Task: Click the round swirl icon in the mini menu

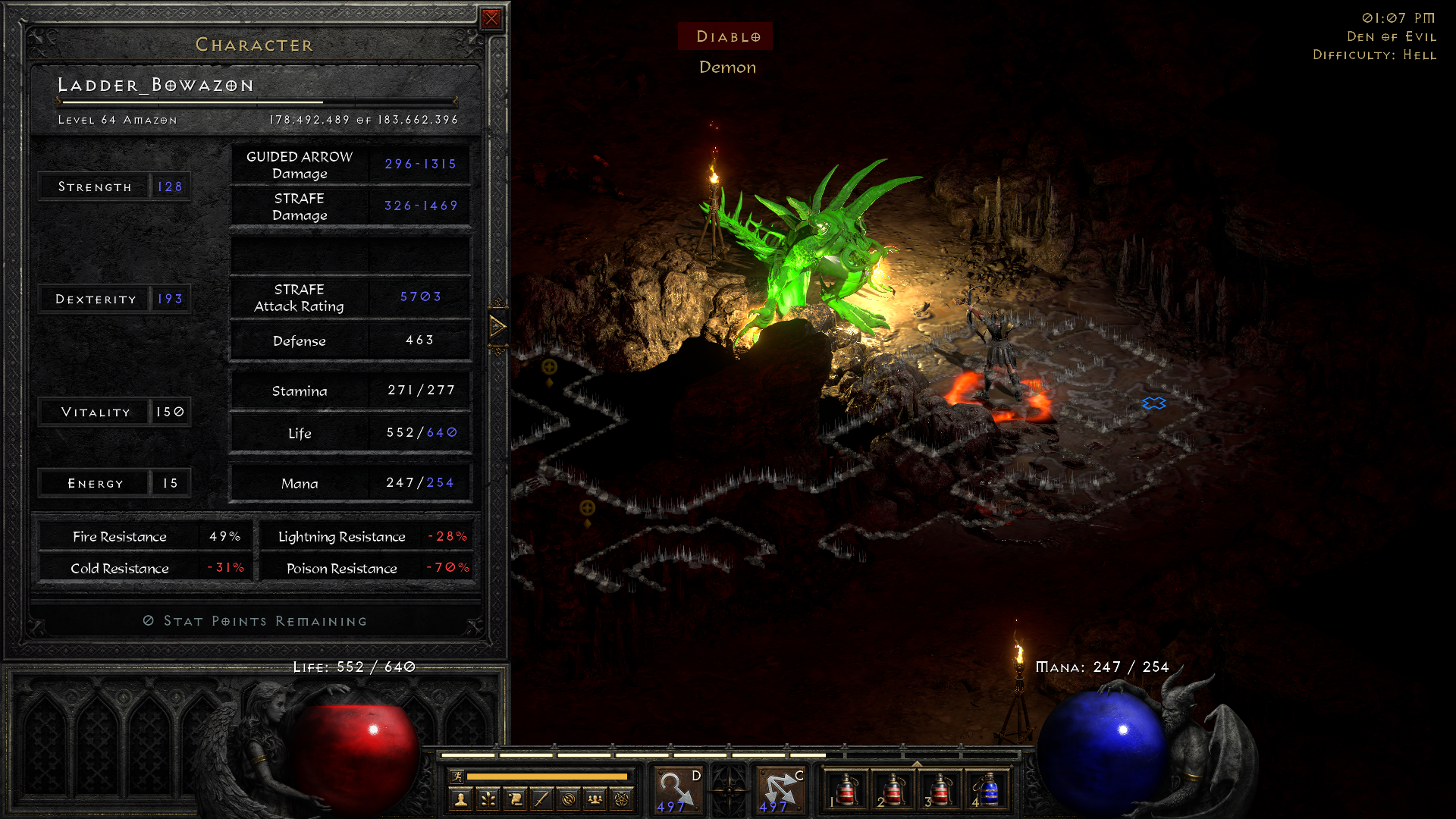Action: click(x=569, y=799)
